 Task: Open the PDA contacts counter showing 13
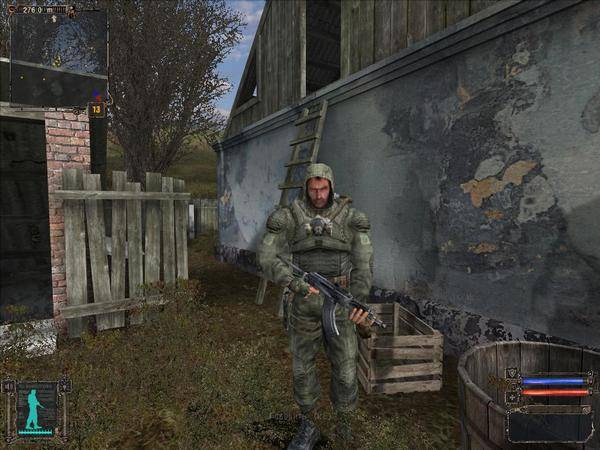click(97, 109)
